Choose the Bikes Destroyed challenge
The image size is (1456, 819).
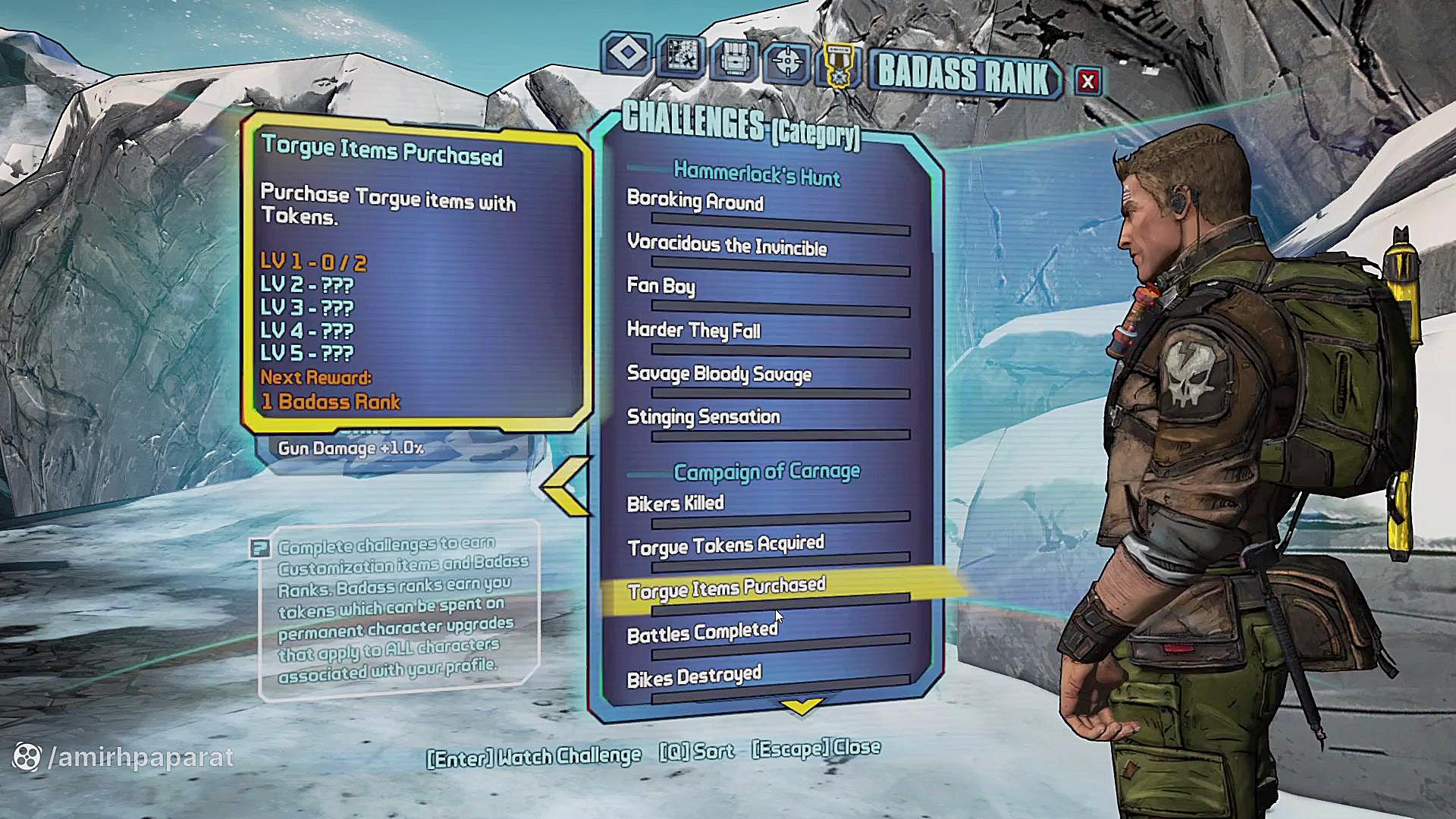pos(694,676)
